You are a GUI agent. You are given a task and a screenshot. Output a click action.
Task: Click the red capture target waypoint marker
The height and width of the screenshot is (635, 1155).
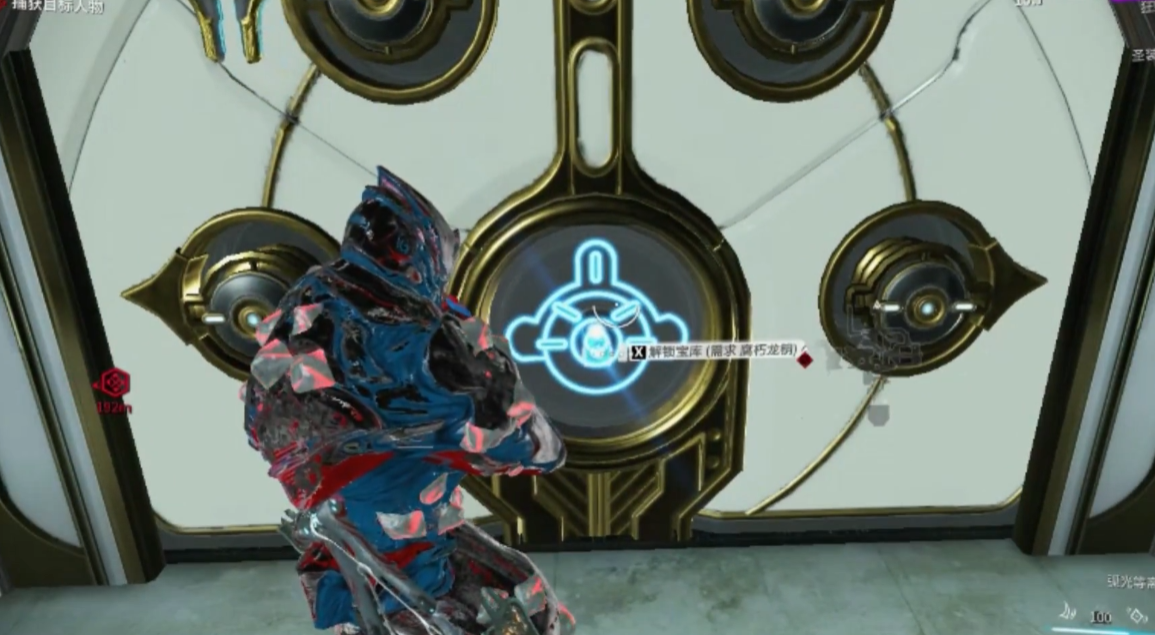114,383
